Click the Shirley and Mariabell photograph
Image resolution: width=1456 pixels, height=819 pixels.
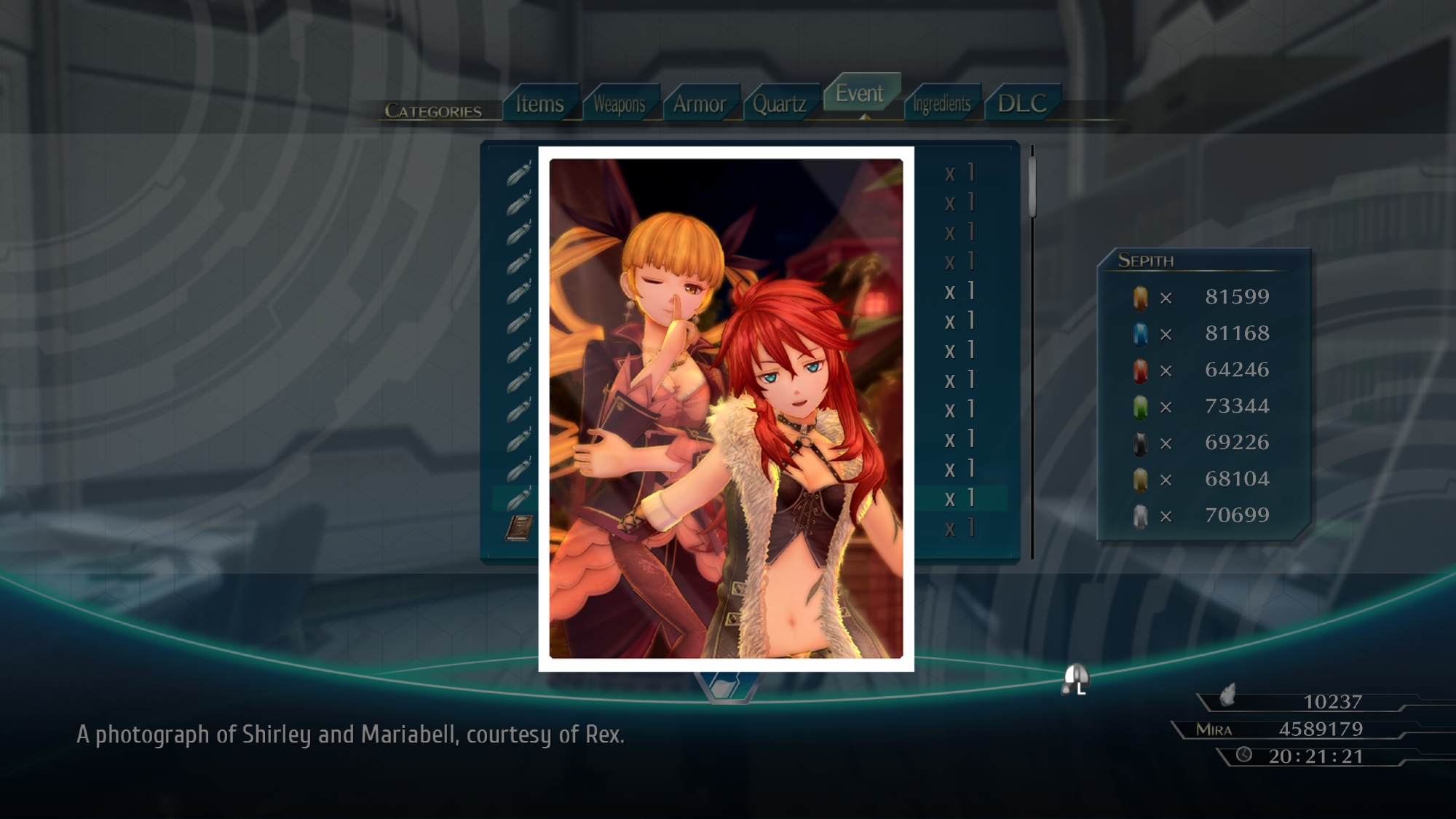(x=726, y=408)
